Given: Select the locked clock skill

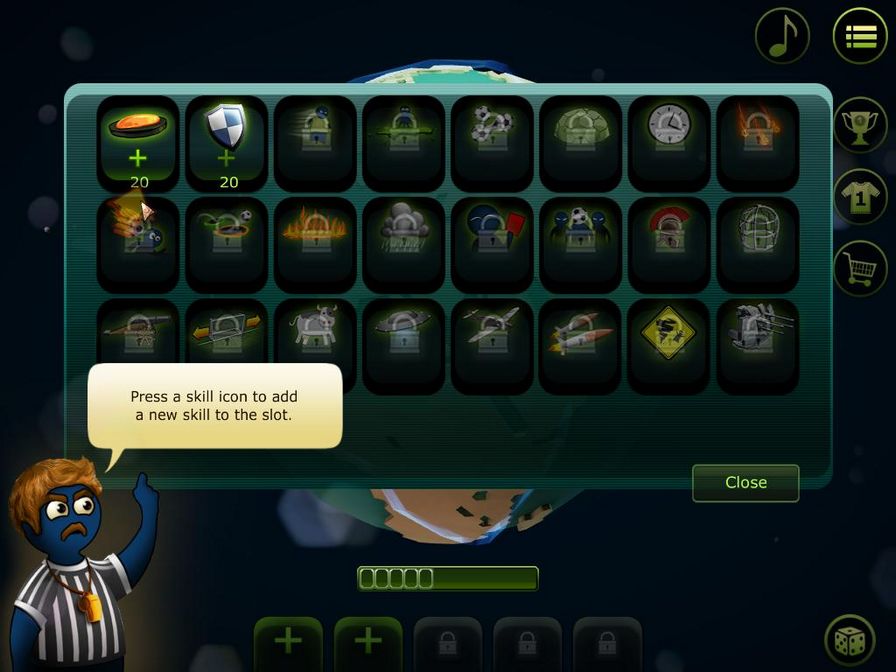Looking at the screenshot, I should 669,142.
